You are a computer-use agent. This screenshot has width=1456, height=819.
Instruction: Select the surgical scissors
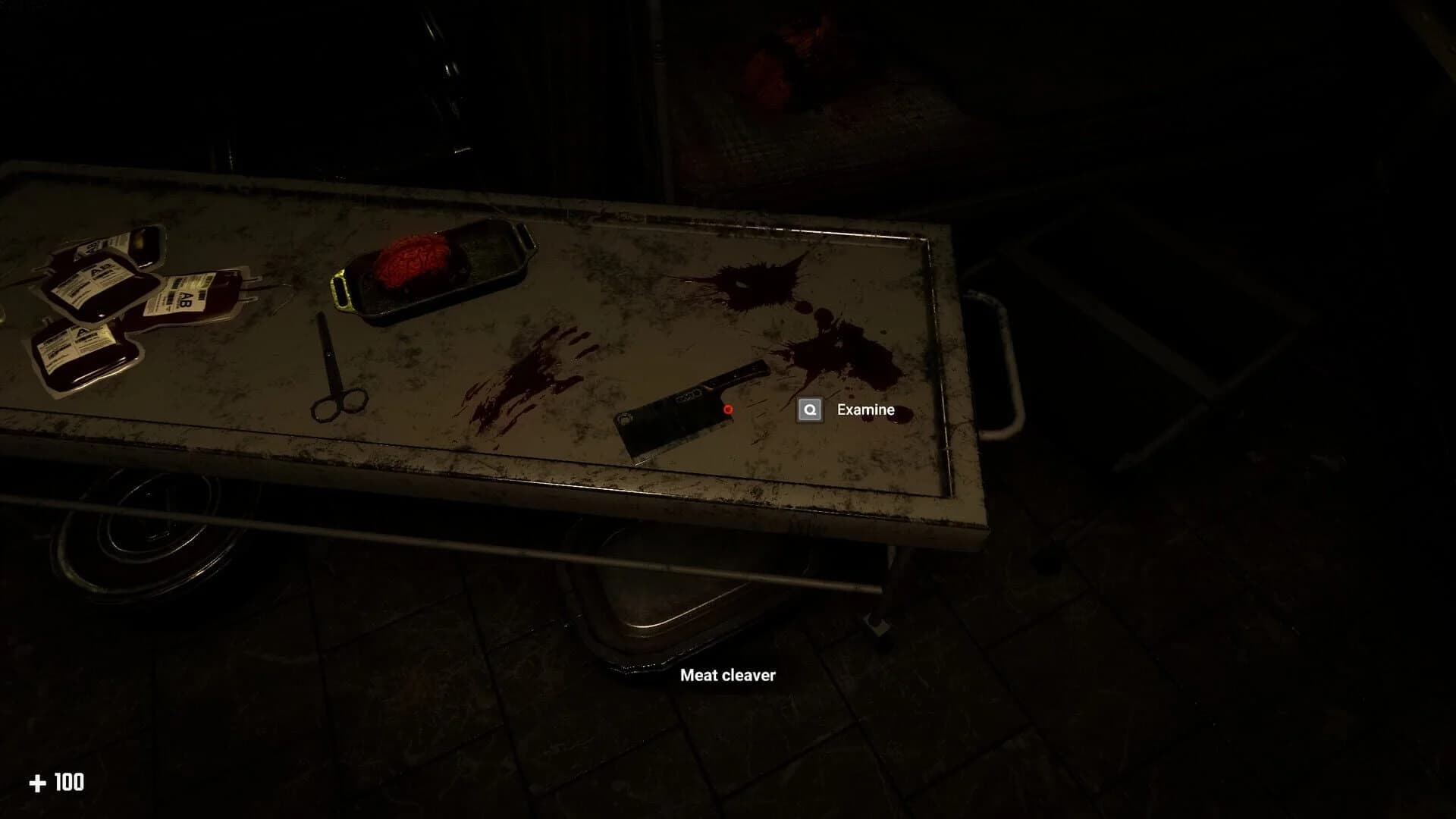coord(339,375)
